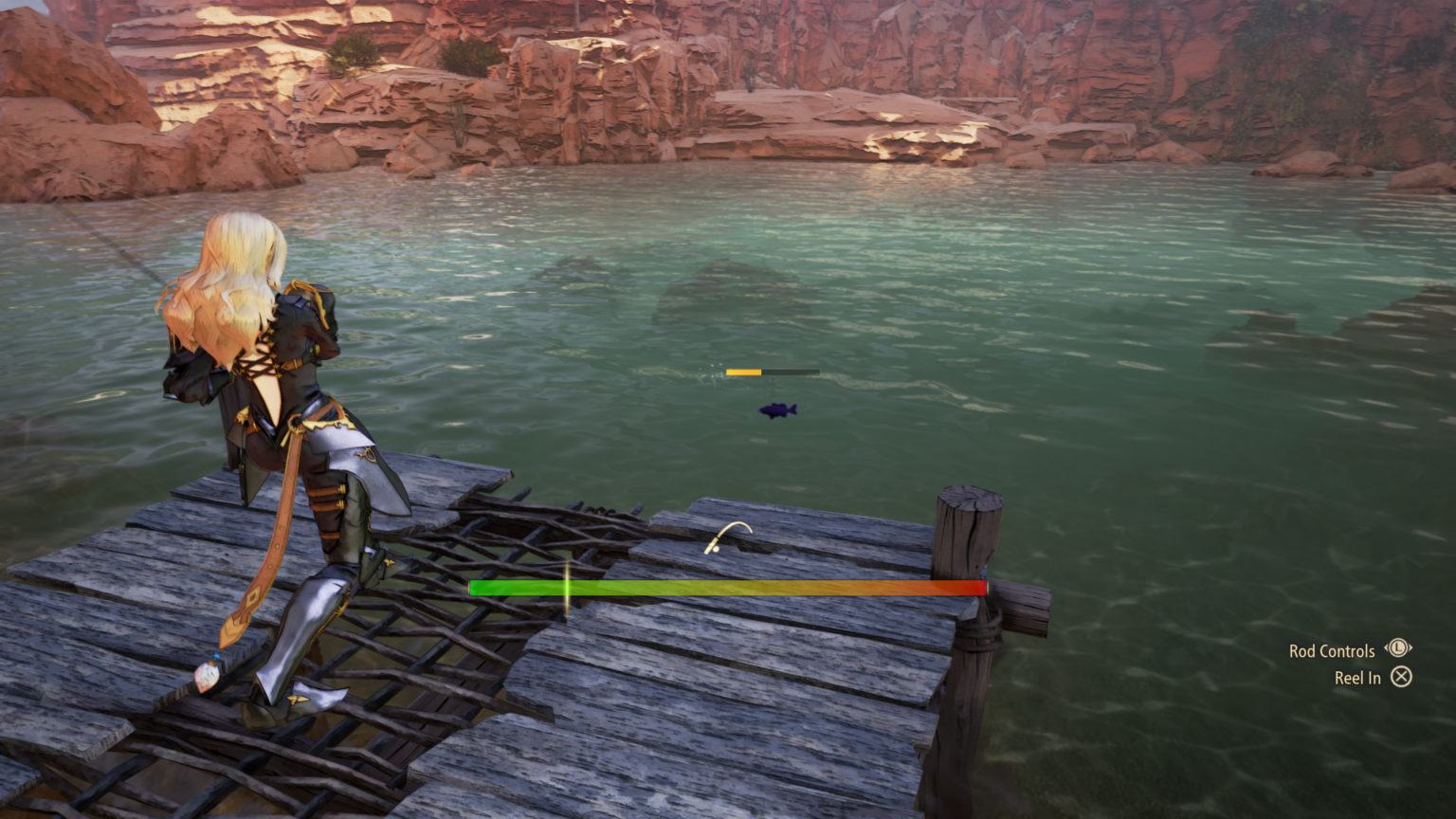Select the Rod Controls menu entry
Screen dimensions: 1456x819
(x=1348, y=649)
